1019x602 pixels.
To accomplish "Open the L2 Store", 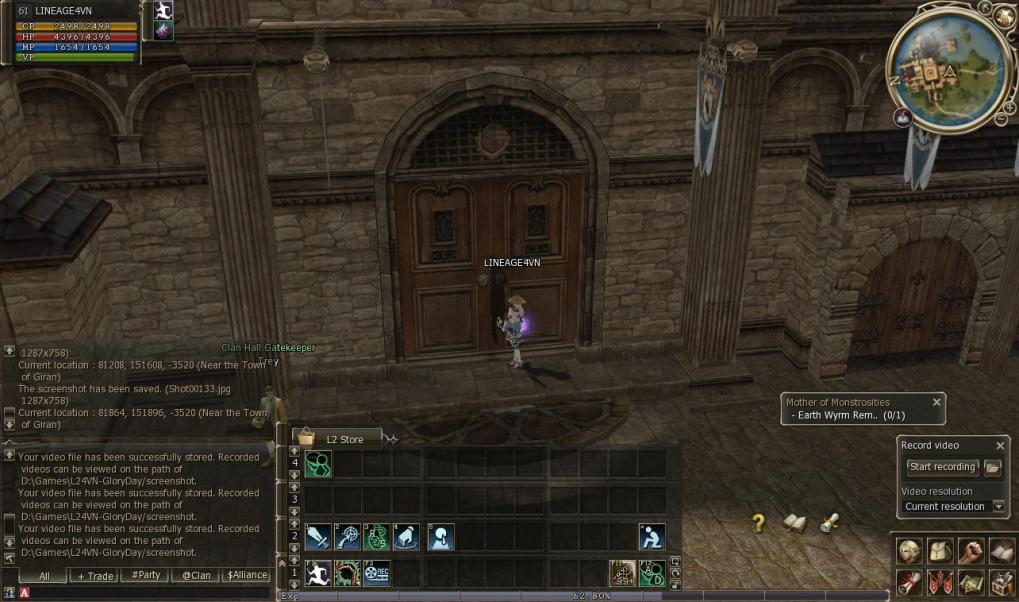I will point(336,438).
